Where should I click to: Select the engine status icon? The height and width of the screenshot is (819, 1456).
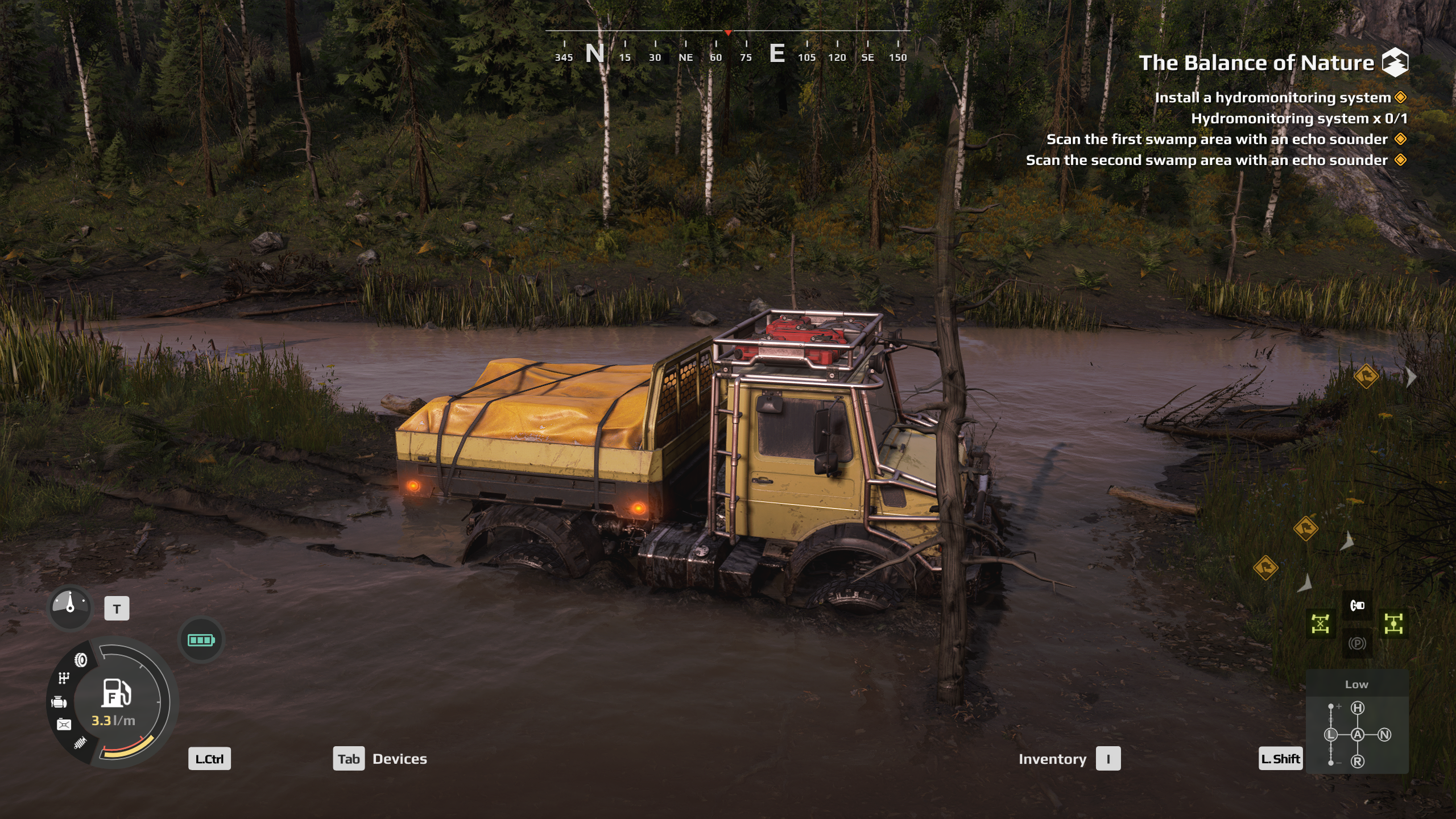pos(59,702)
